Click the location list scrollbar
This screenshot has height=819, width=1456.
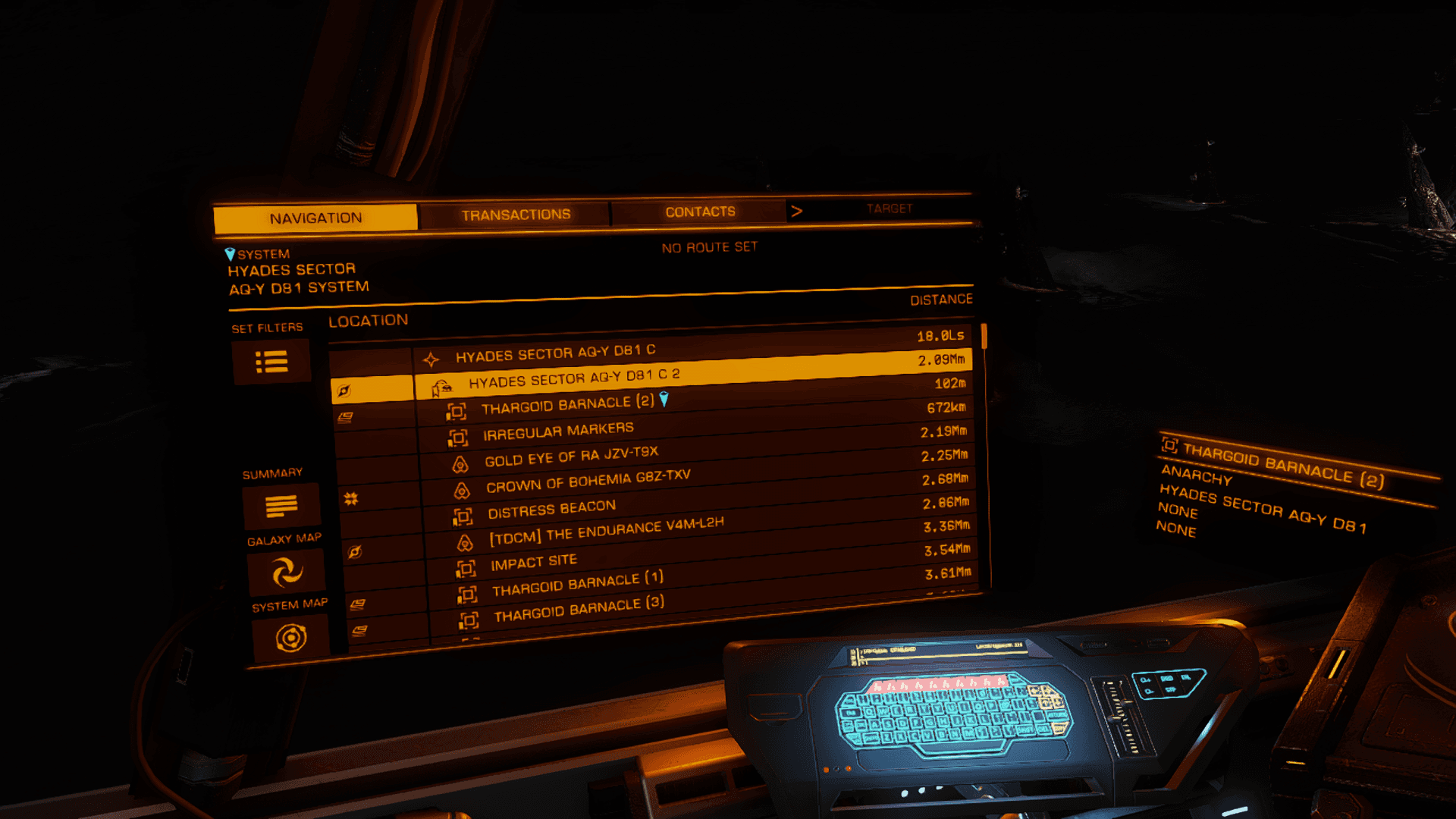984,337
